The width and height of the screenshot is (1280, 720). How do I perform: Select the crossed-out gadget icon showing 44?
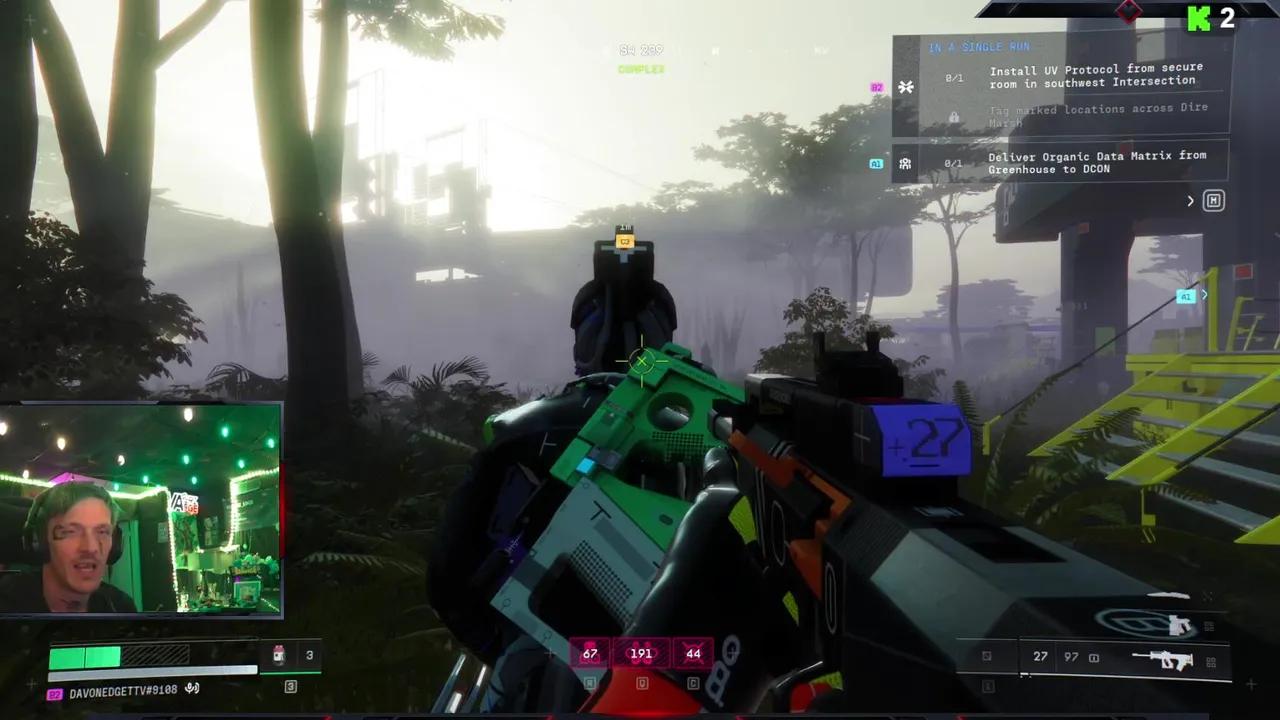tap(694, 652)
